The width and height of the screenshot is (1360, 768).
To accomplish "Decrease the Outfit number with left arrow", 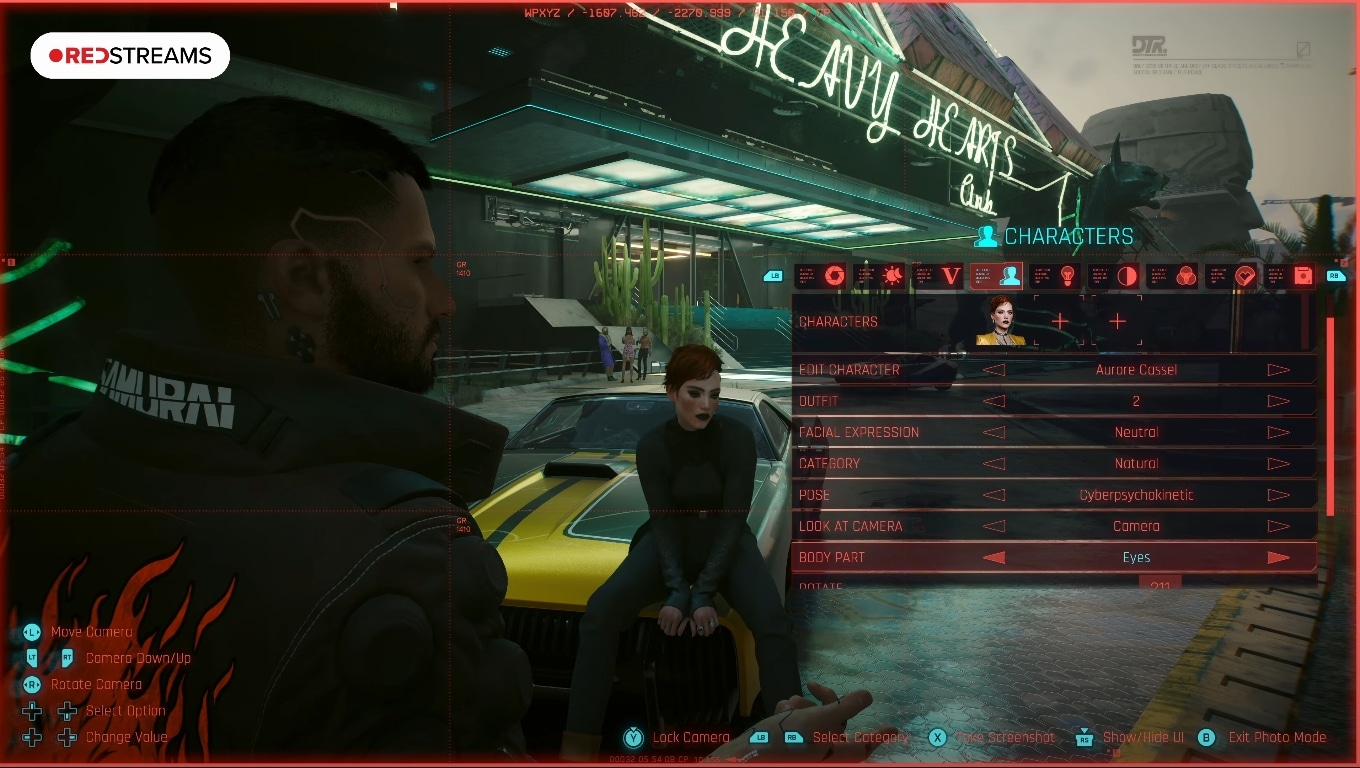I will [x=993, y=401].
